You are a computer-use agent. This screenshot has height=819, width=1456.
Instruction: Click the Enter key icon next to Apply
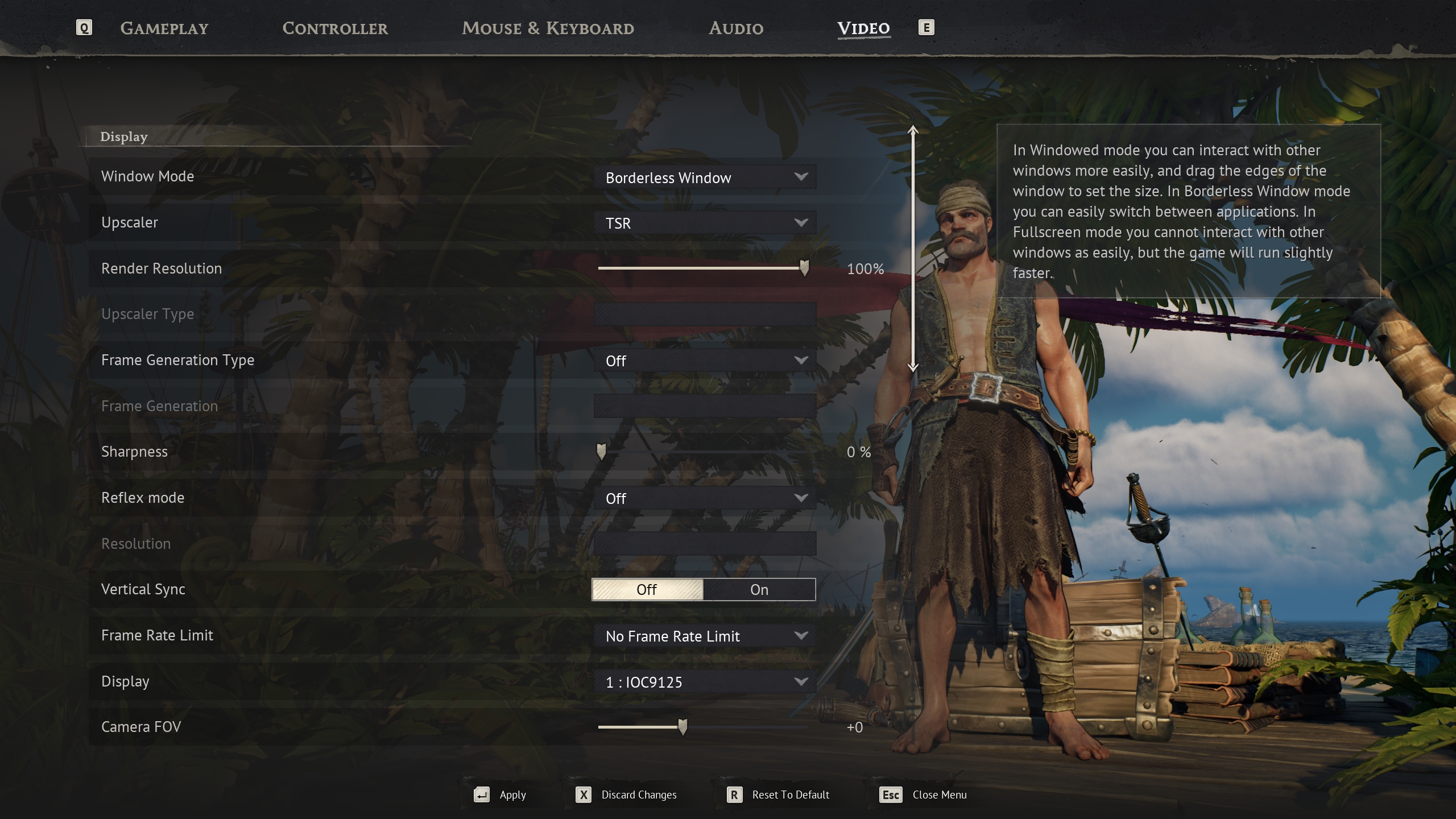(x=482, y=795)
